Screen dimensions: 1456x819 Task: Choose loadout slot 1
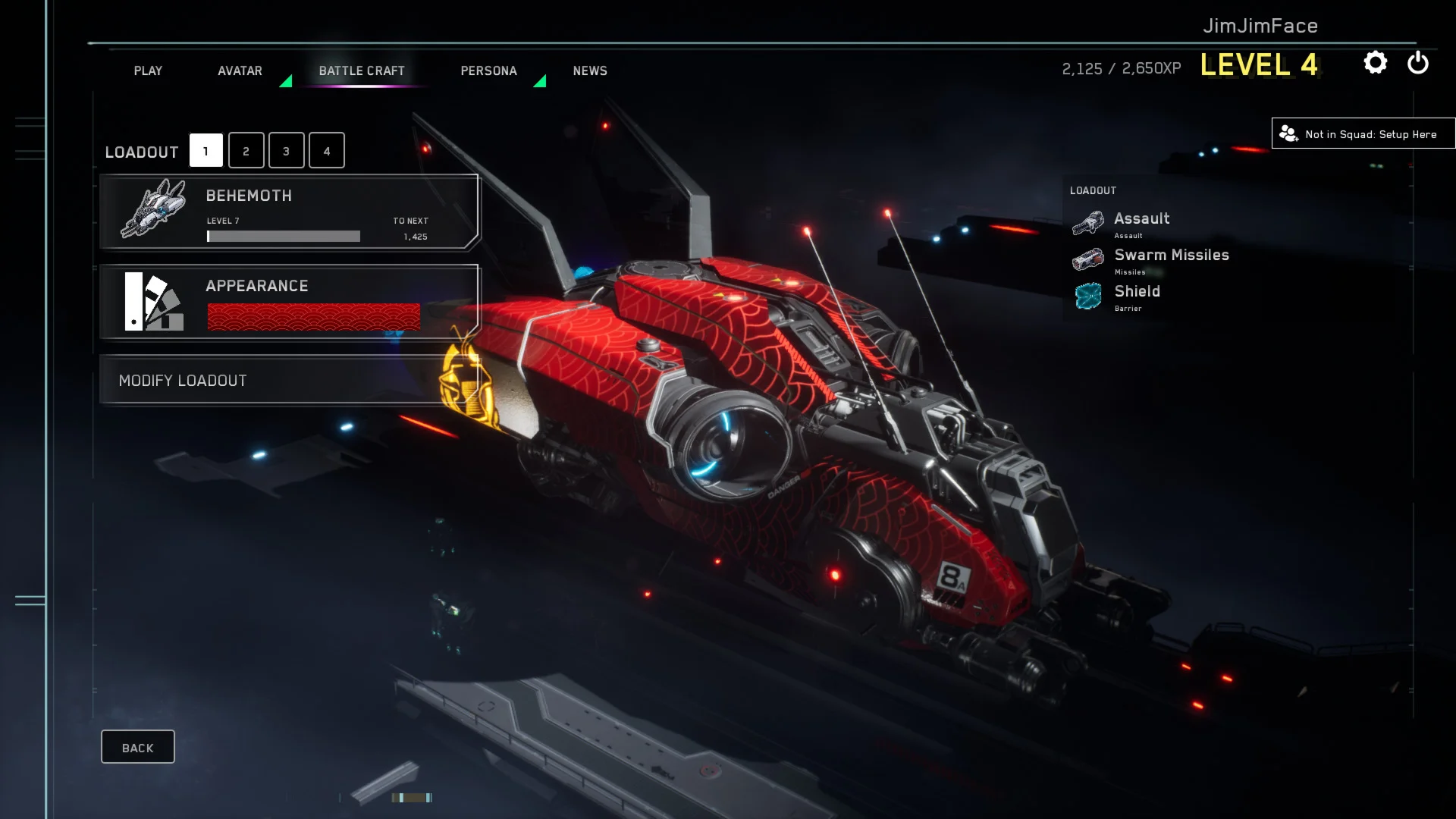206,151
